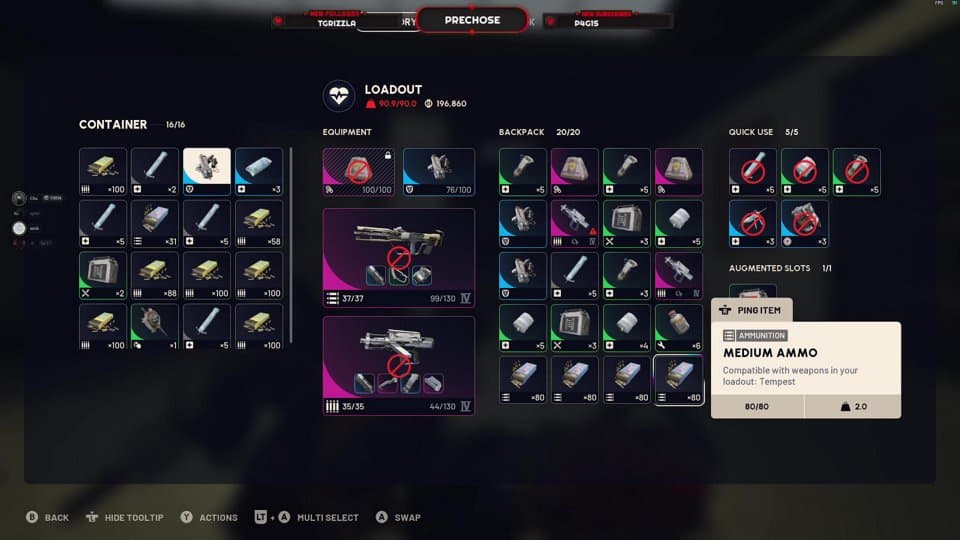Select the equipped shield slot showing 76/100
Screen dimensions: 960x540
click(439, 172)
